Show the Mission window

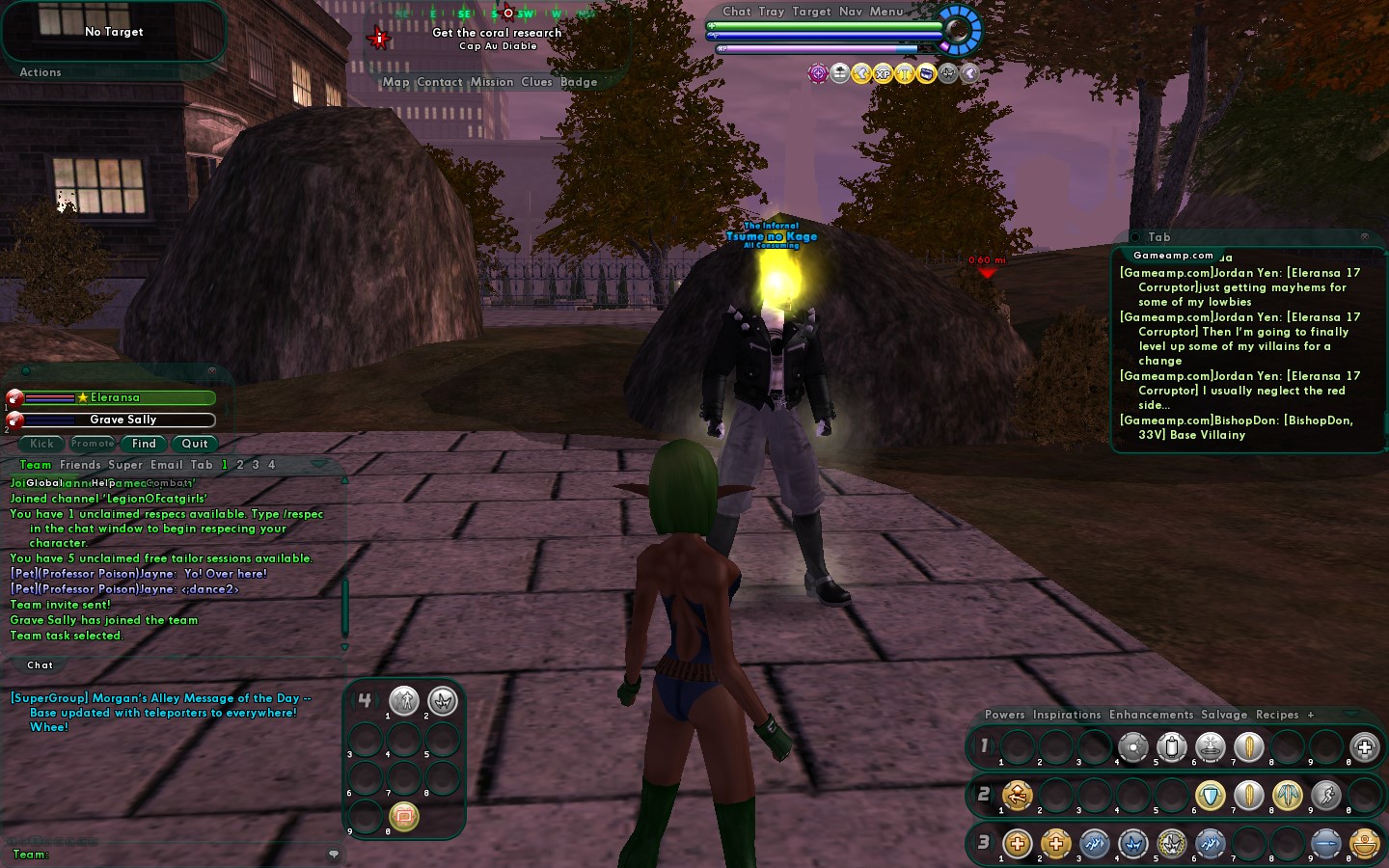(x=492, y=82)
